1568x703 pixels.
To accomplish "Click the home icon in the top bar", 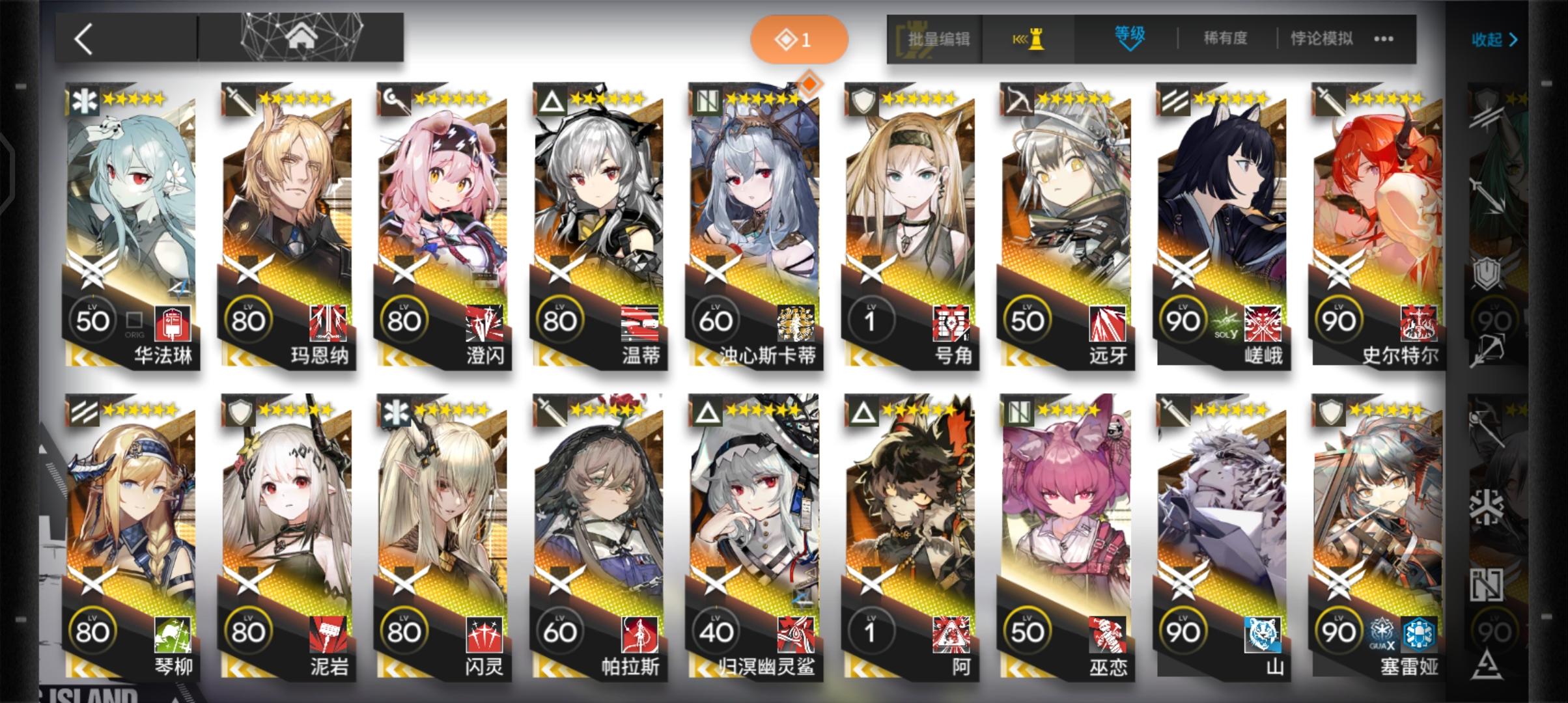I will point(303,37).
